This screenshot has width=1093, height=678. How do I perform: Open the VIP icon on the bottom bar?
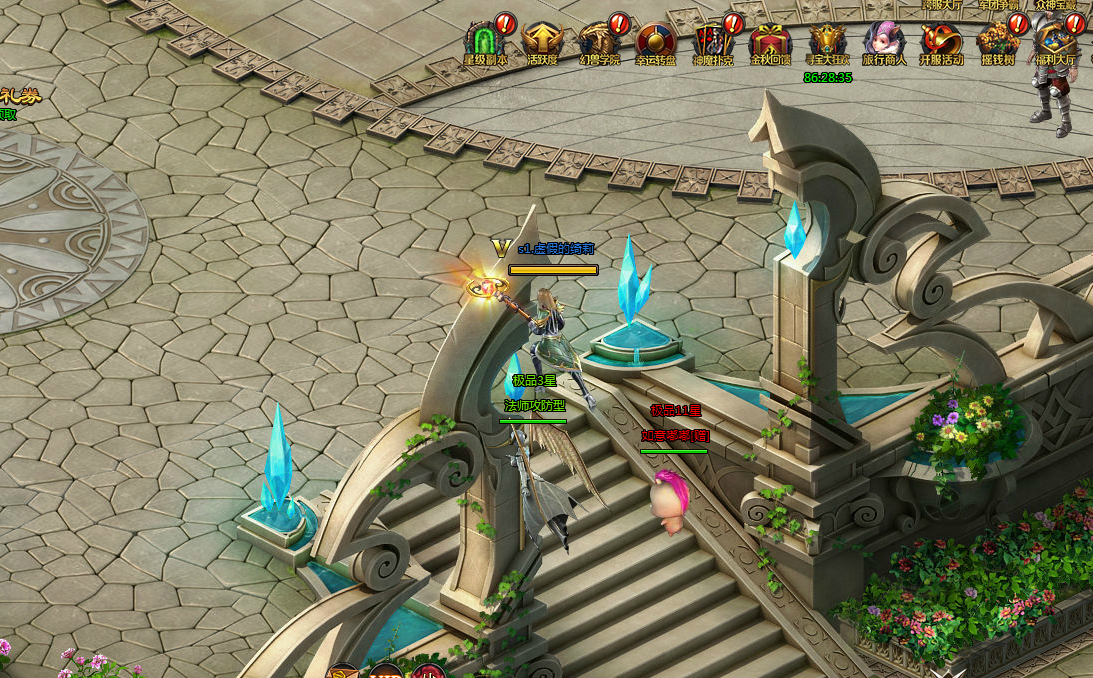click(386, 671)
